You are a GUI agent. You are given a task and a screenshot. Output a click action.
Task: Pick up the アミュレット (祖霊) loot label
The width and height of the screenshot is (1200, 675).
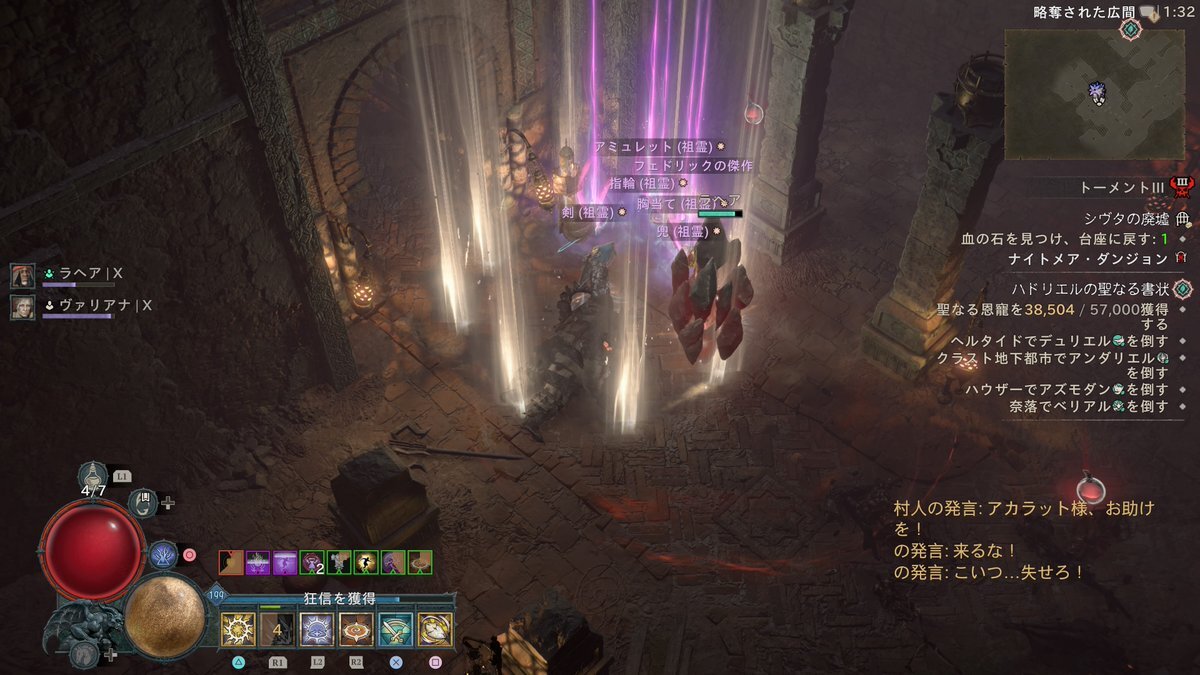coord(657,147)
